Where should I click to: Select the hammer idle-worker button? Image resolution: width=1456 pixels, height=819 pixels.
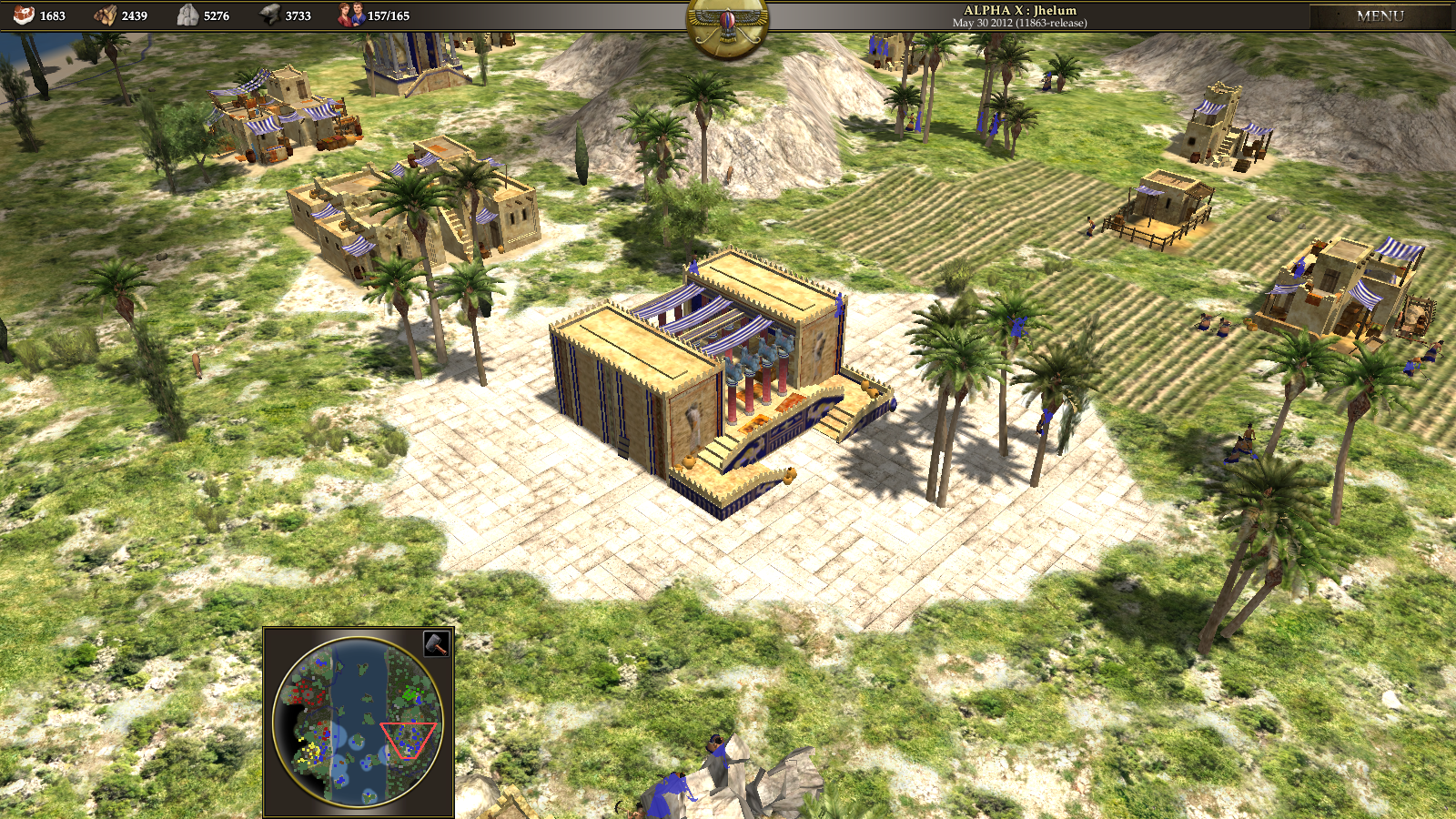437,643
